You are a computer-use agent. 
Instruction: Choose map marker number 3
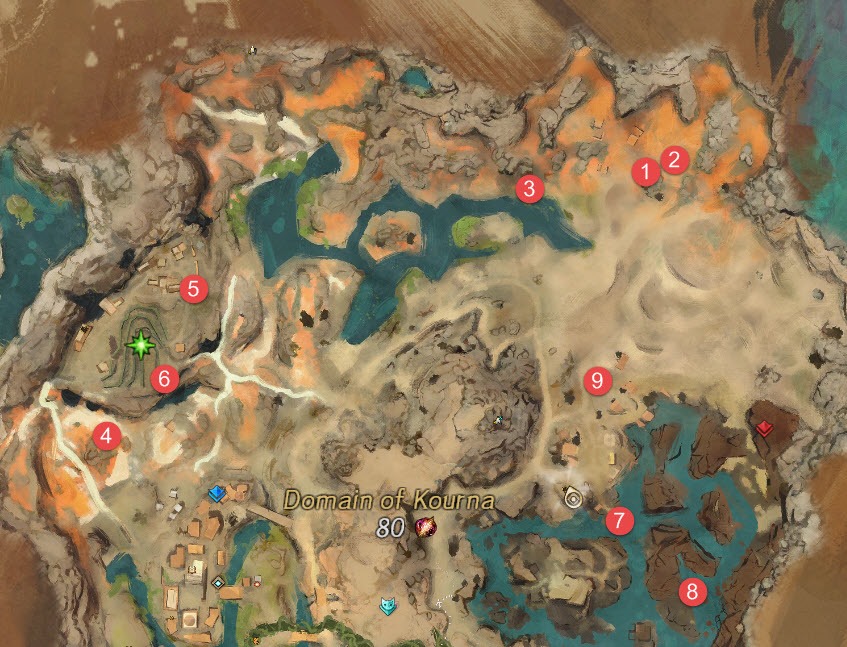(529, 187)
